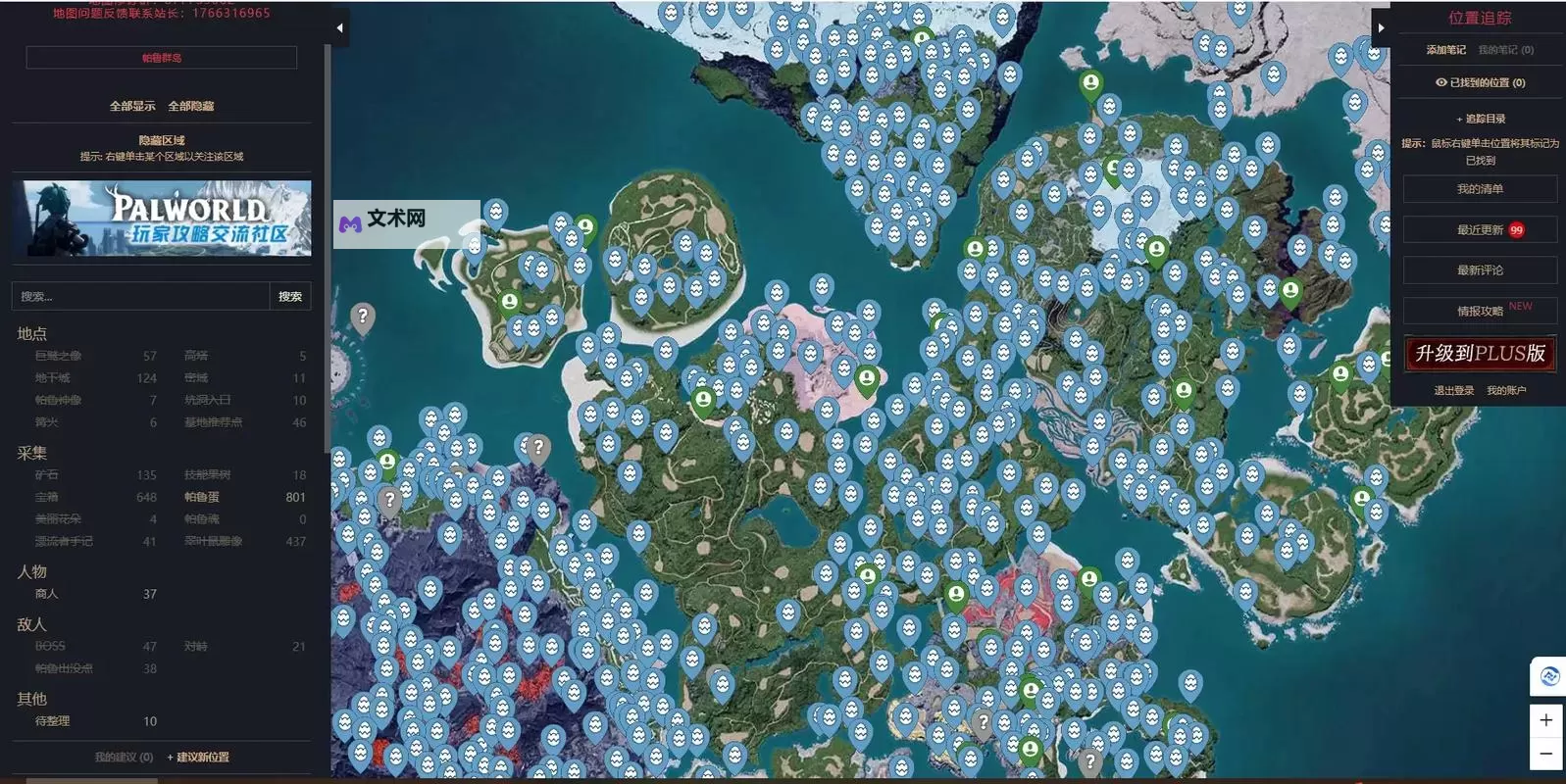Show the BOSS markers on the map

[x=50, y=646]
